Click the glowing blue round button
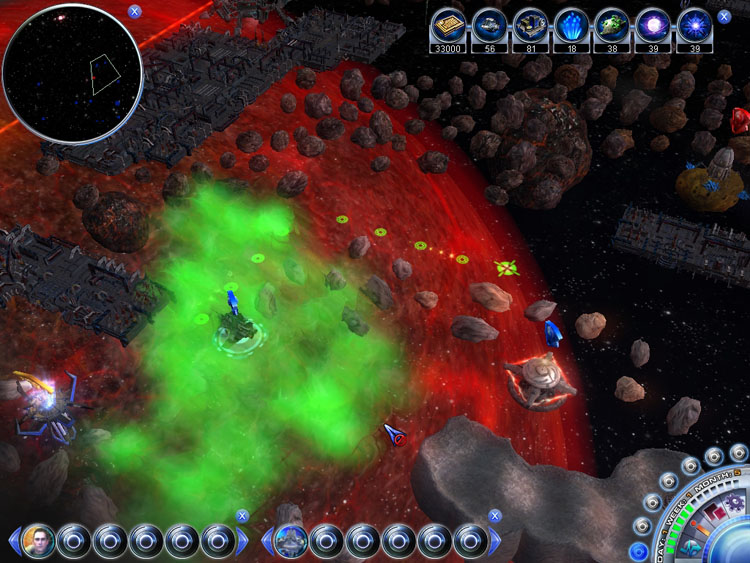750x563 pixels. (639, 551)
